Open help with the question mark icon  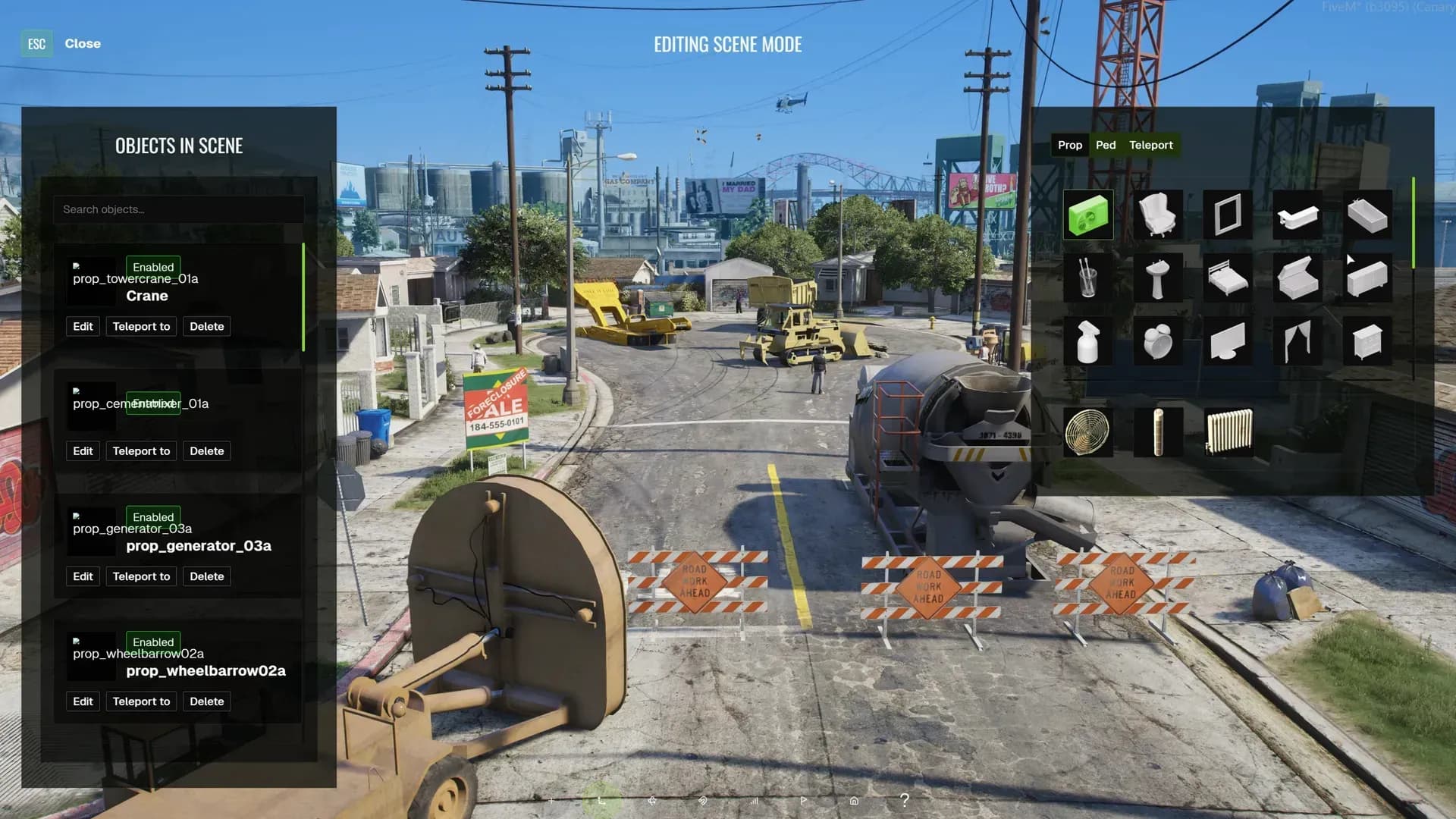(x=904, y=800)
